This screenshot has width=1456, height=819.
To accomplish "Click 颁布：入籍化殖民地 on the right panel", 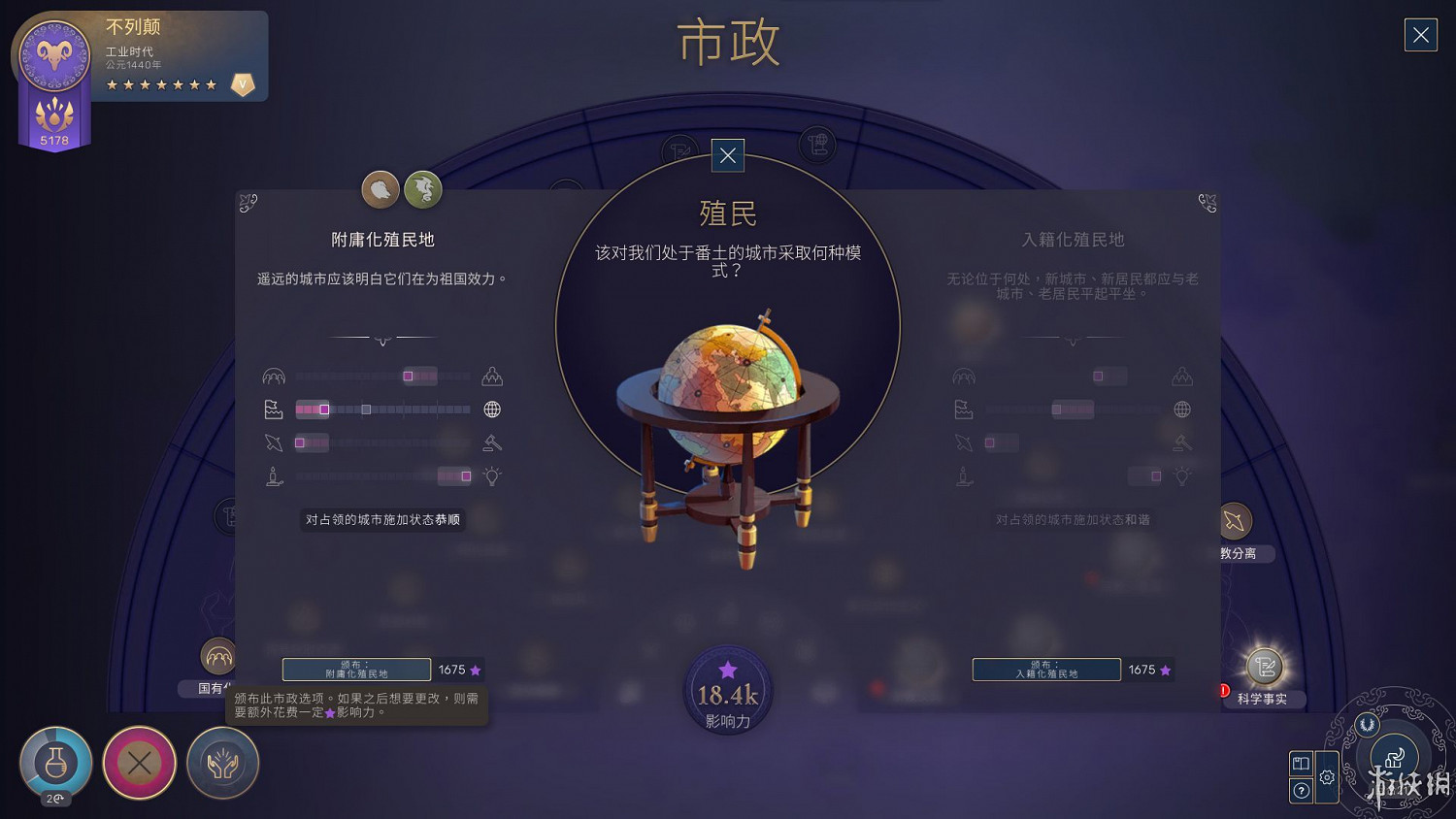I will (1046, 670).
